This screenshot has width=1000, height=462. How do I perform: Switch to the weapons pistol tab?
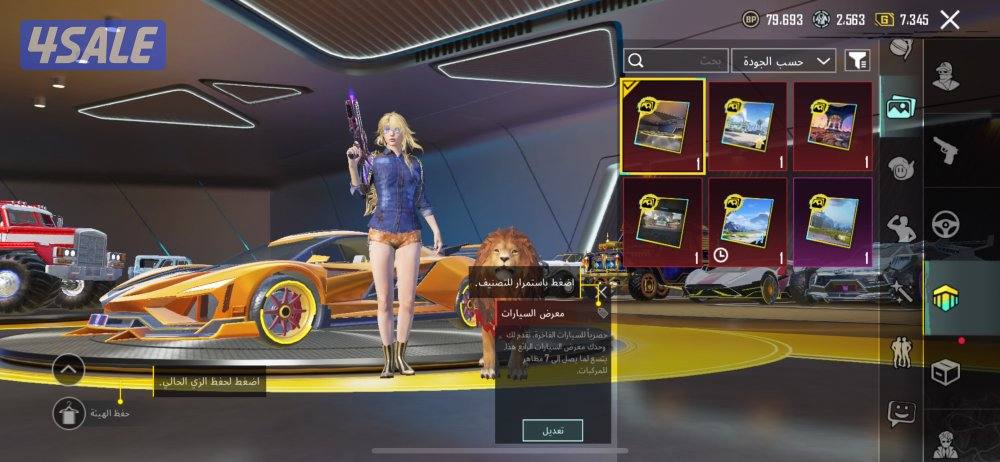click(x=946, y=150)
